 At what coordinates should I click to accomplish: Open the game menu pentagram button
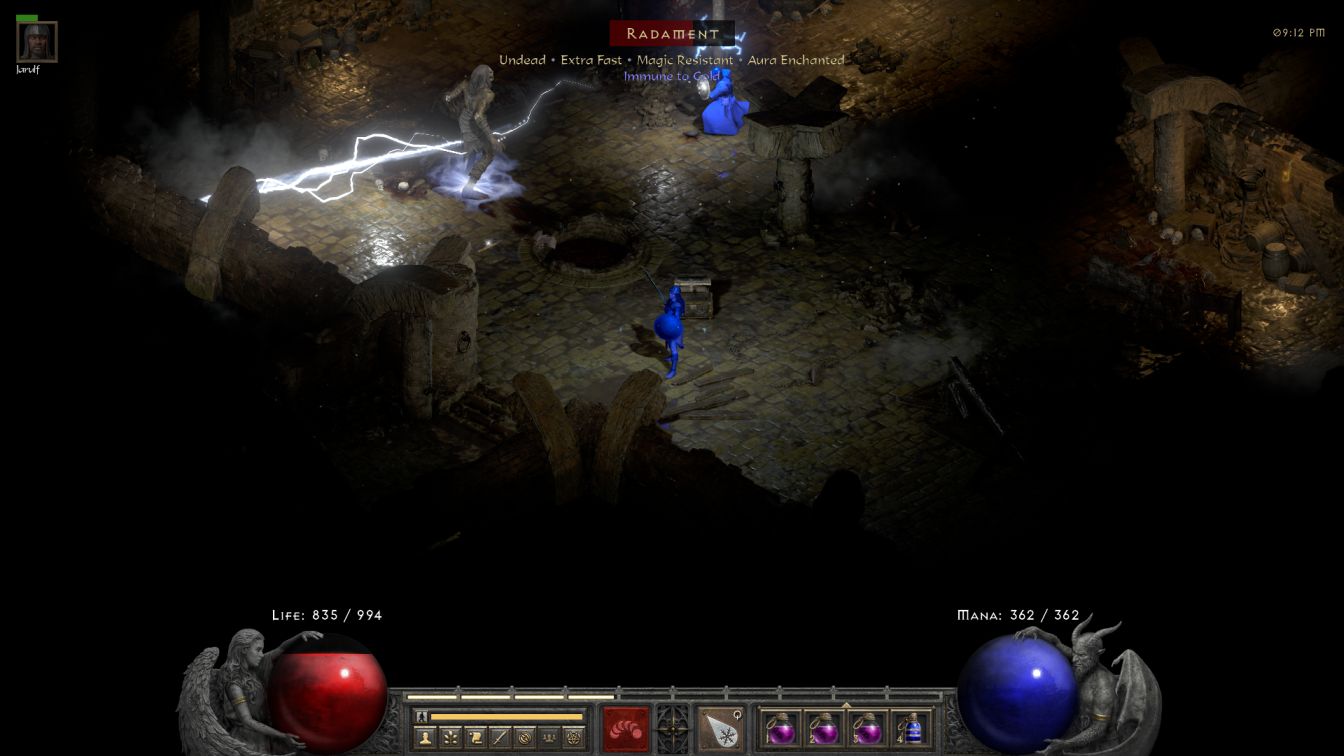pos(573,738)
